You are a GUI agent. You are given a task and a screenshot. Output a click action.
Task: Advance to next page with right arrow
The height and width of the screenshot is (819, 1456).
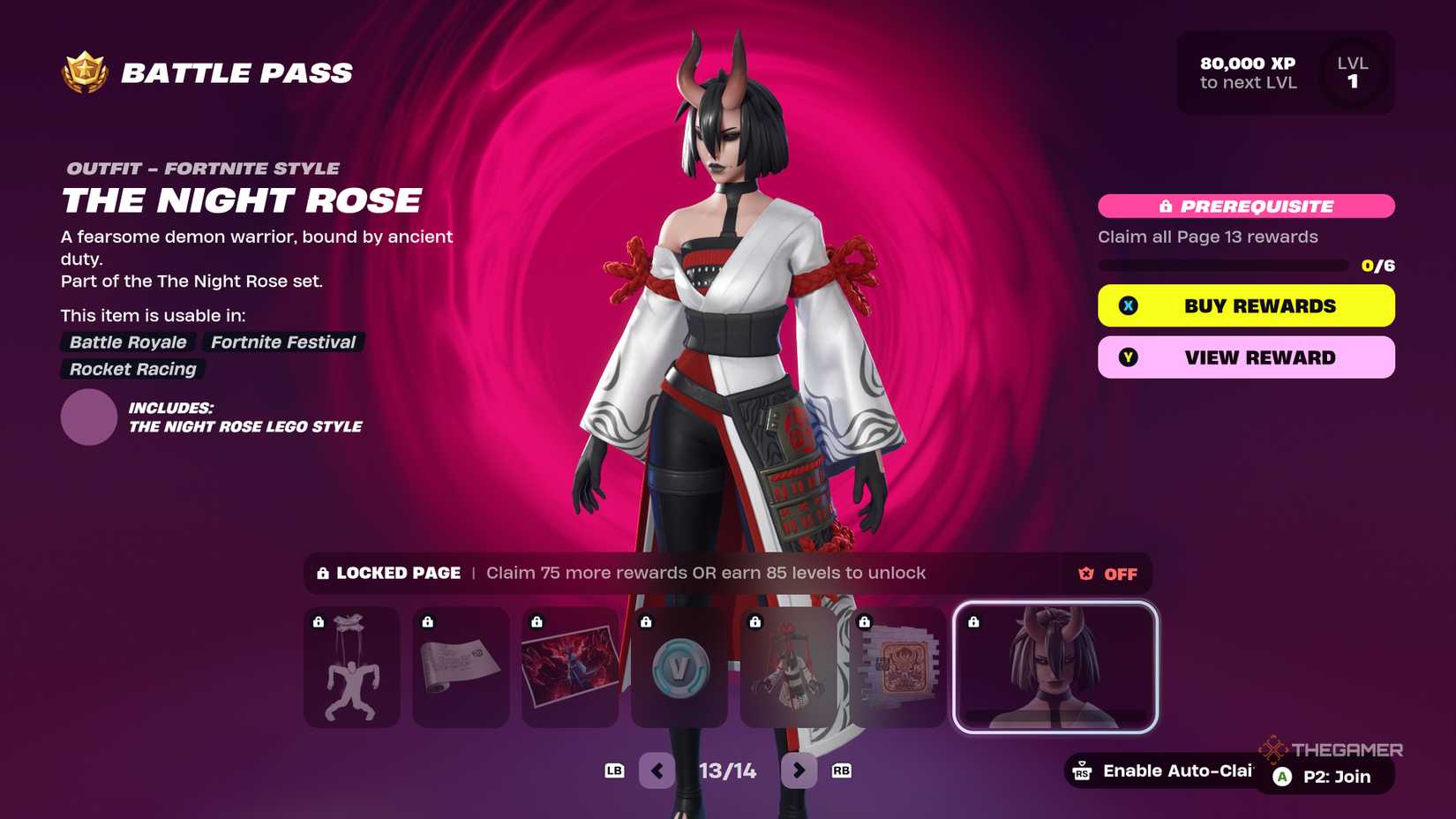tap(799, 770)
